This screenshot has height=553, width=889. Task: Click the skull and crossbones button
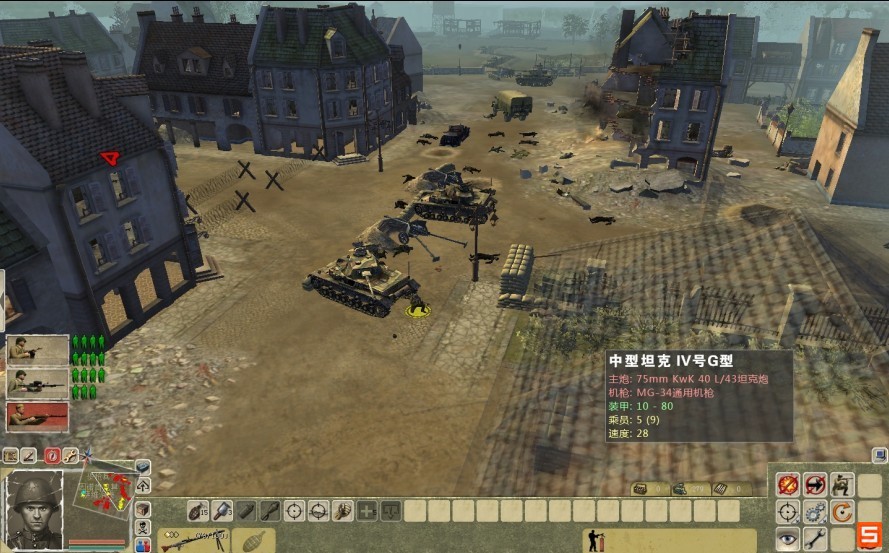tap(143, 526)
